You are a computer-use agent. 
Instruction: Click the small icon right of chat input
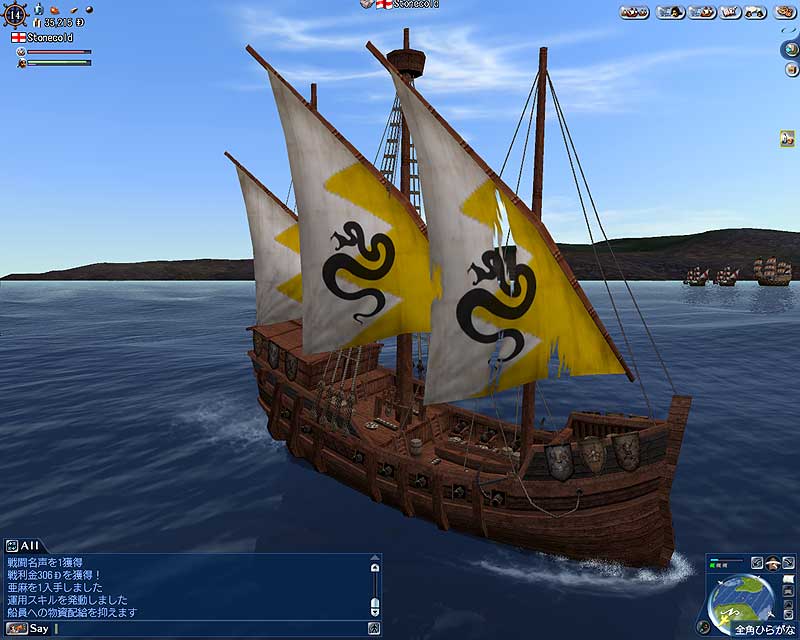click(373, 629)
